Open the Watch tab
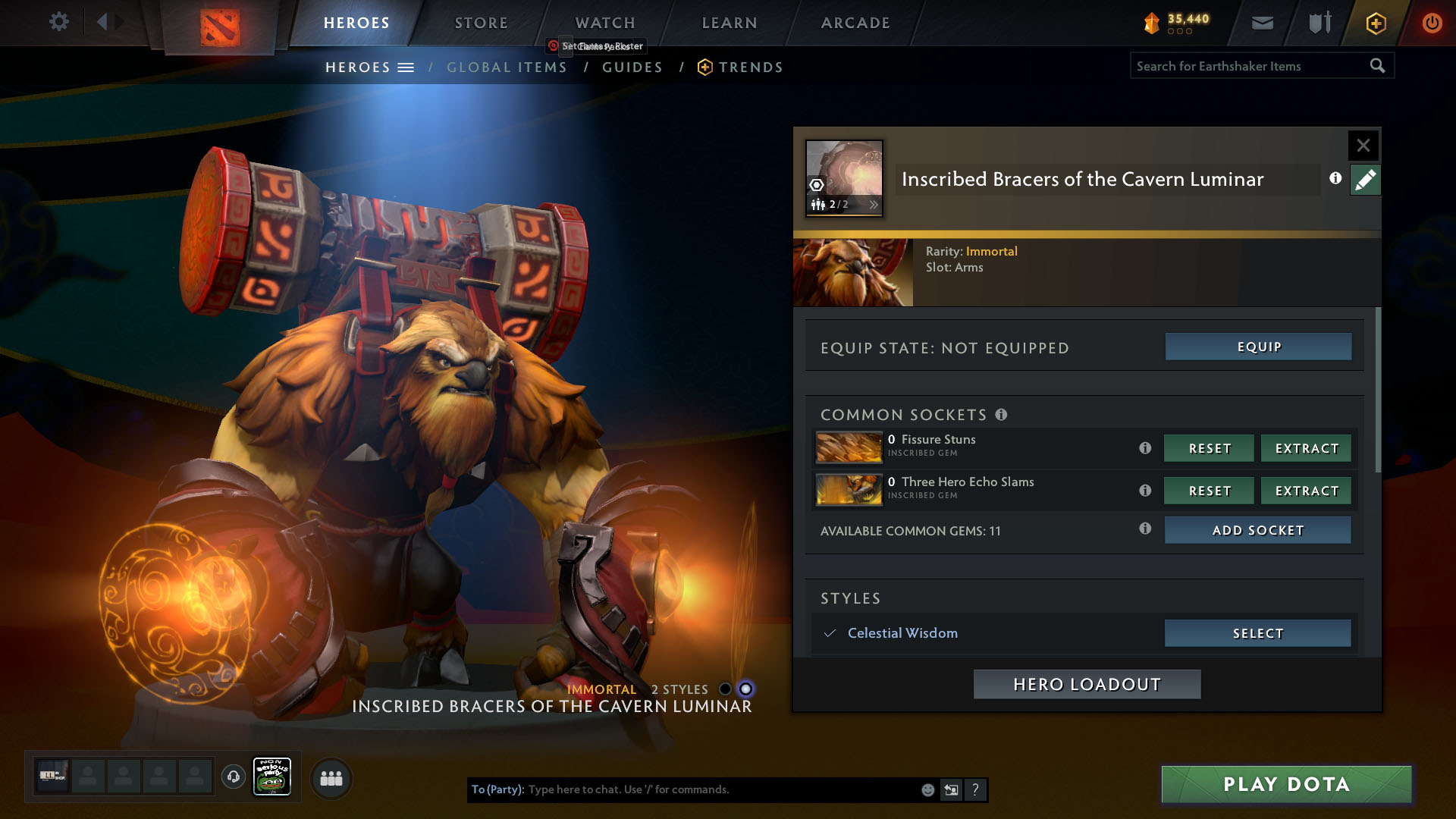 click(x=604, y=23)
